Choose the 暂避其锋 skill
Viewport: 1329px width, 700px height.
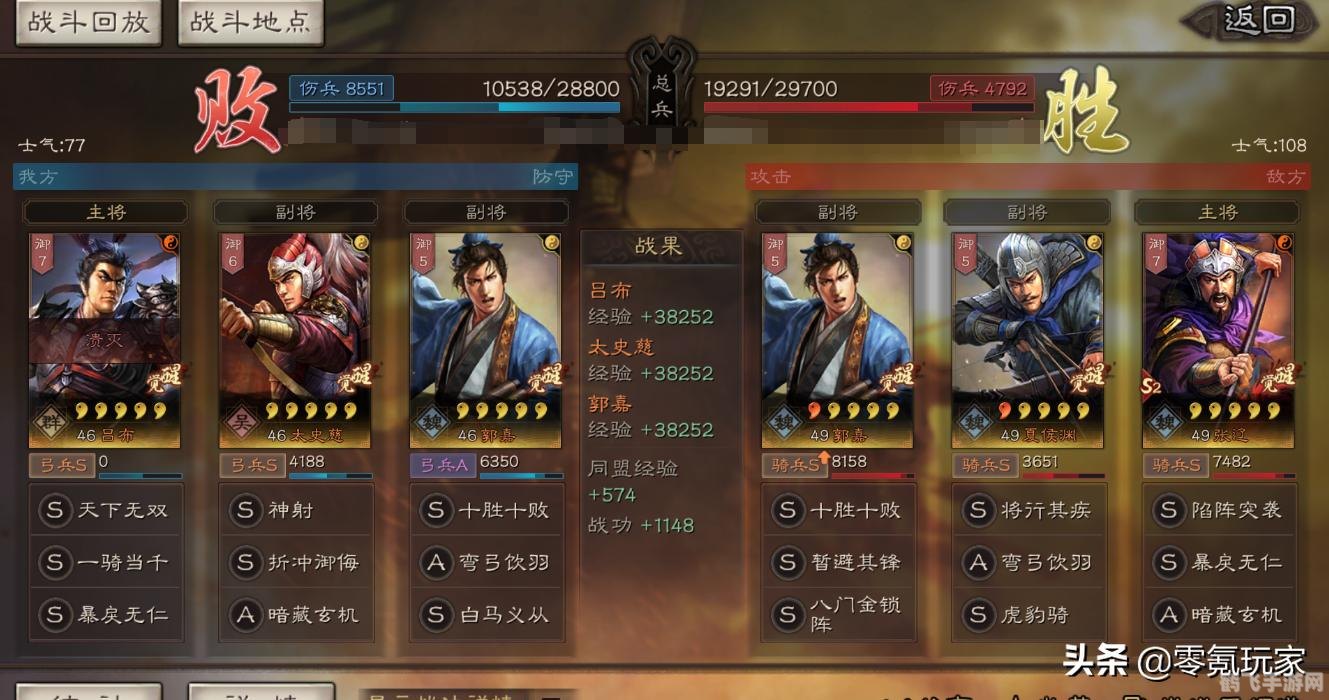coord(837,562)
